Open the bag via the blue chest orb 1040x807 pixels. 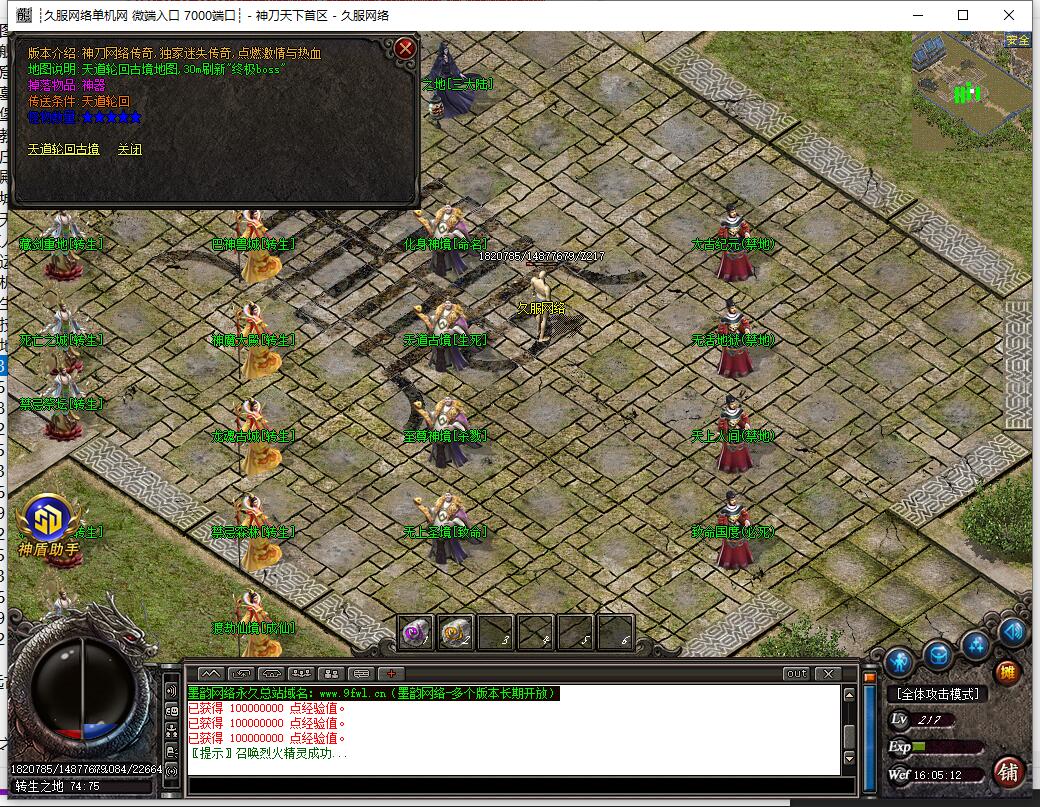[938, 655]
